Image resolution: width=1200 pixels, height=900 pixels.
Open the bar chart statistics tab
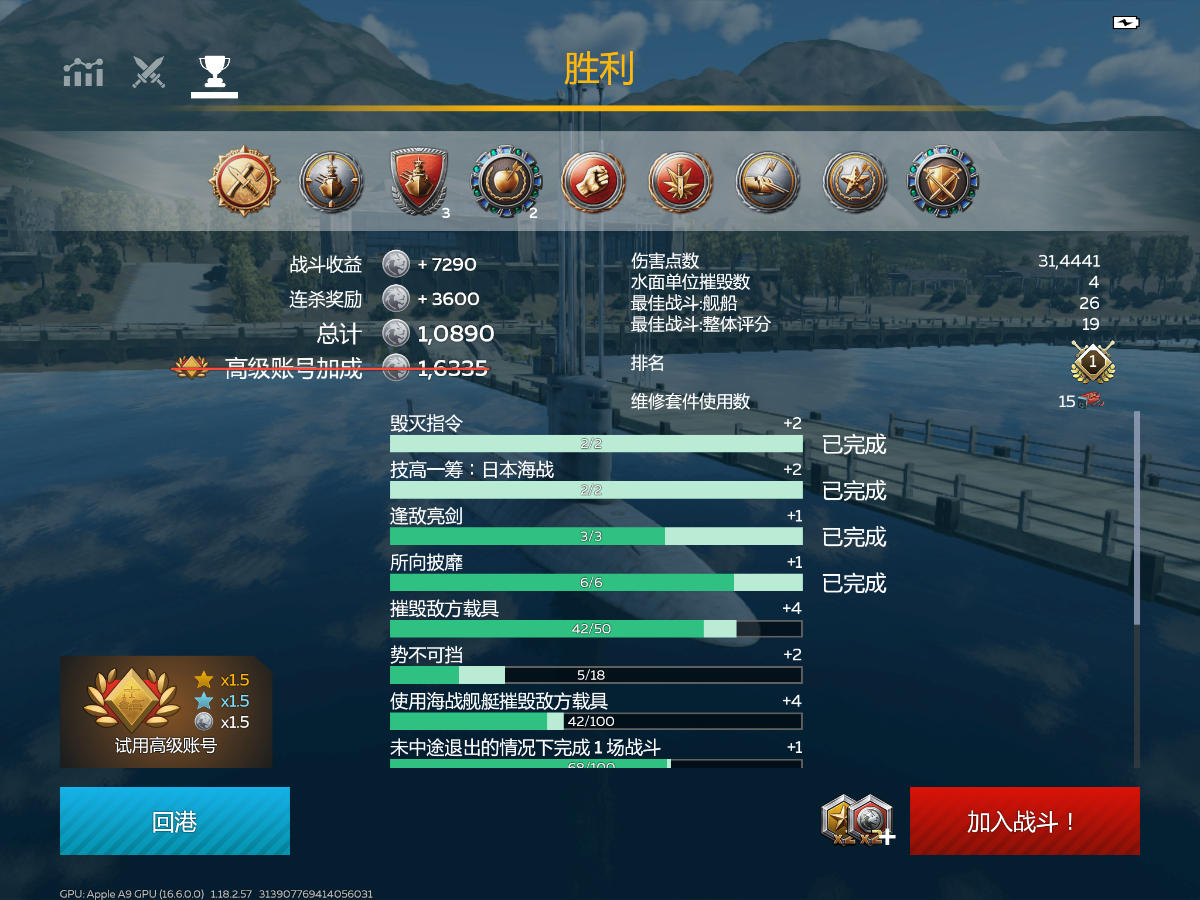point(83,72)
